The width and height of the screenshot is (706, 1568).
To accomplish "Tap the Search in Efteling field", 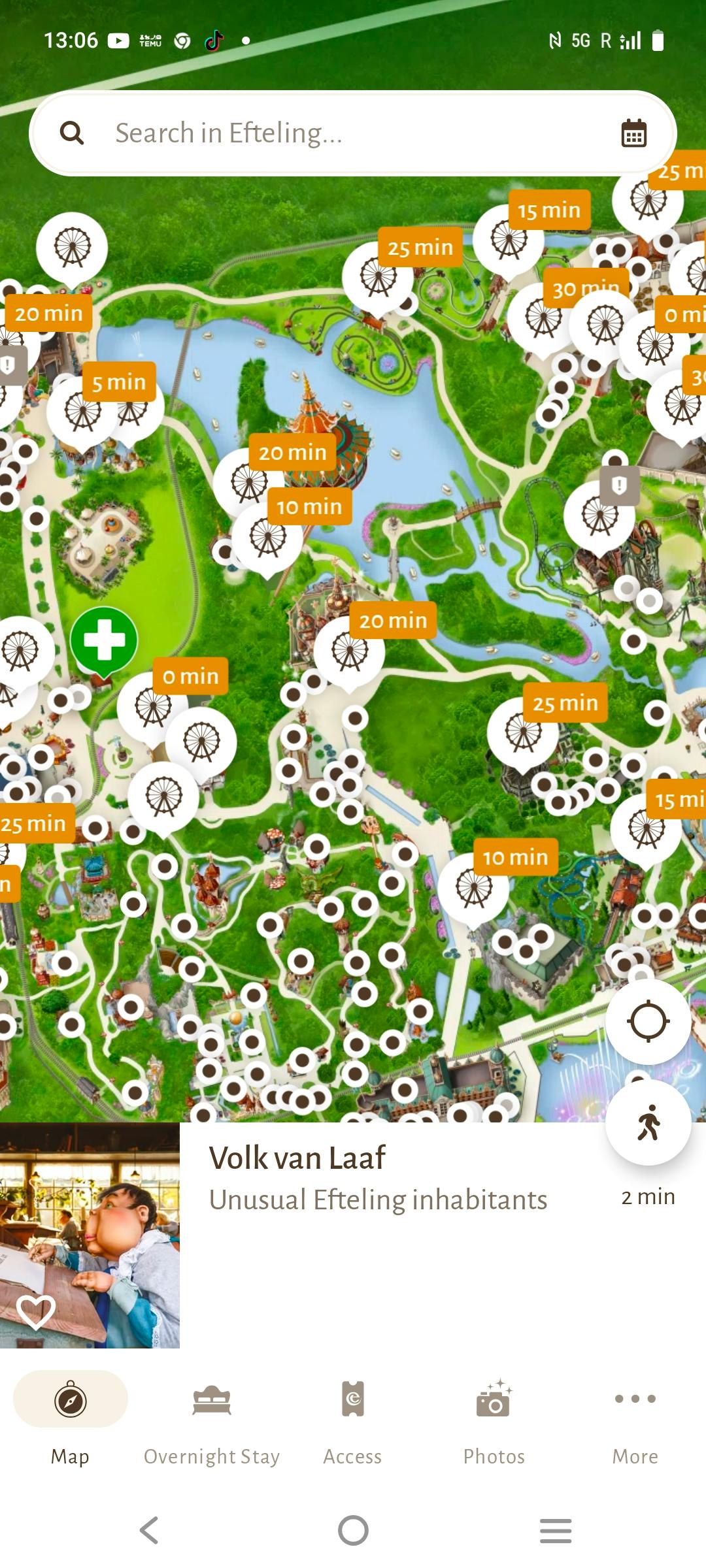I will 327,133.
